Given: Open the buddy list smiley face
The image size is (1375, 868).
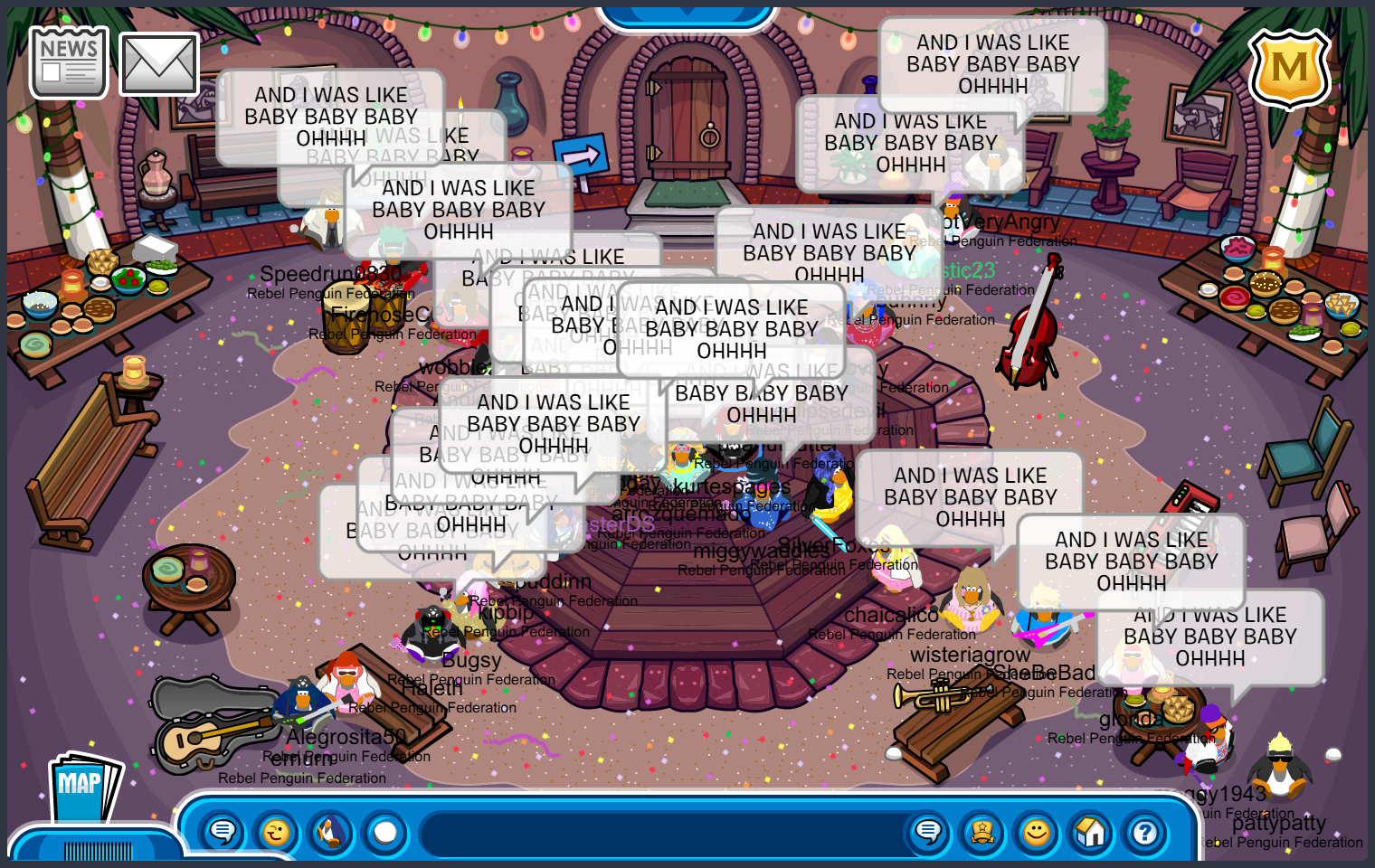Looking at the screenshot, I should (x=1037, y=832).
